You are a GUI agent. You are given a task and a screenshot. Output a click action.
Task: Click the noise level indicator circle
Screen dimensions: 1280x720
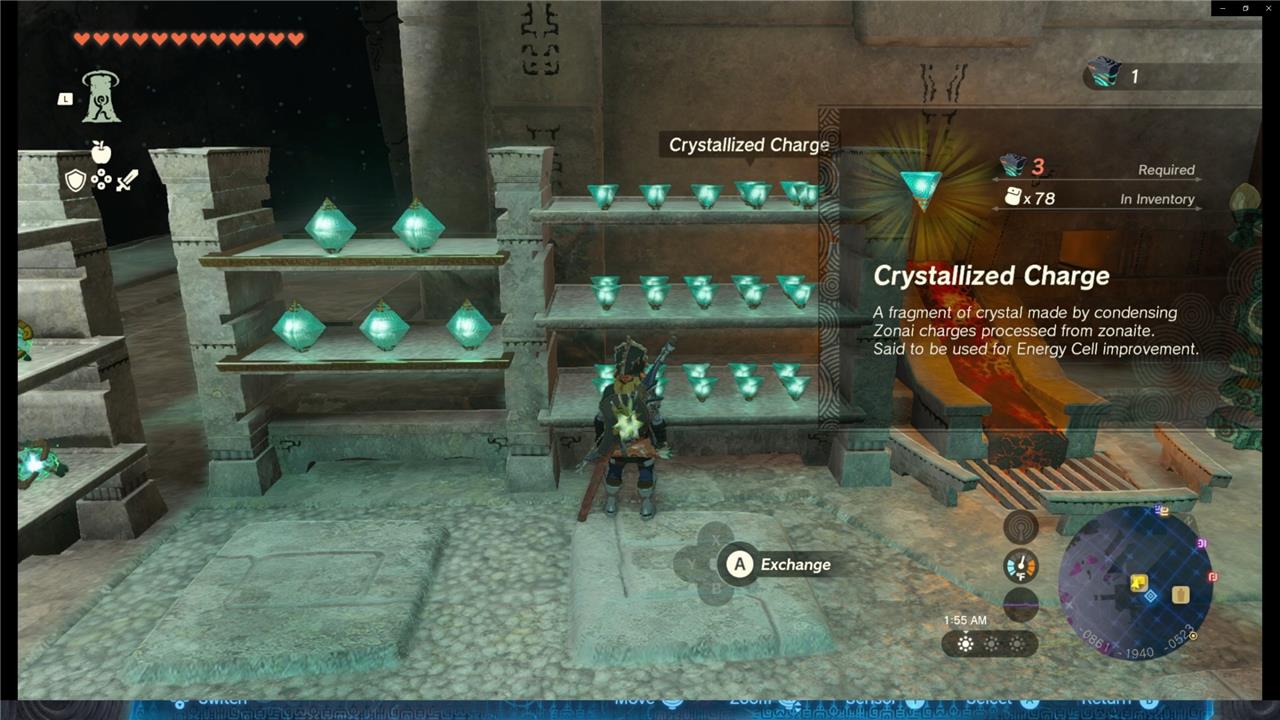pos(1021,604)
